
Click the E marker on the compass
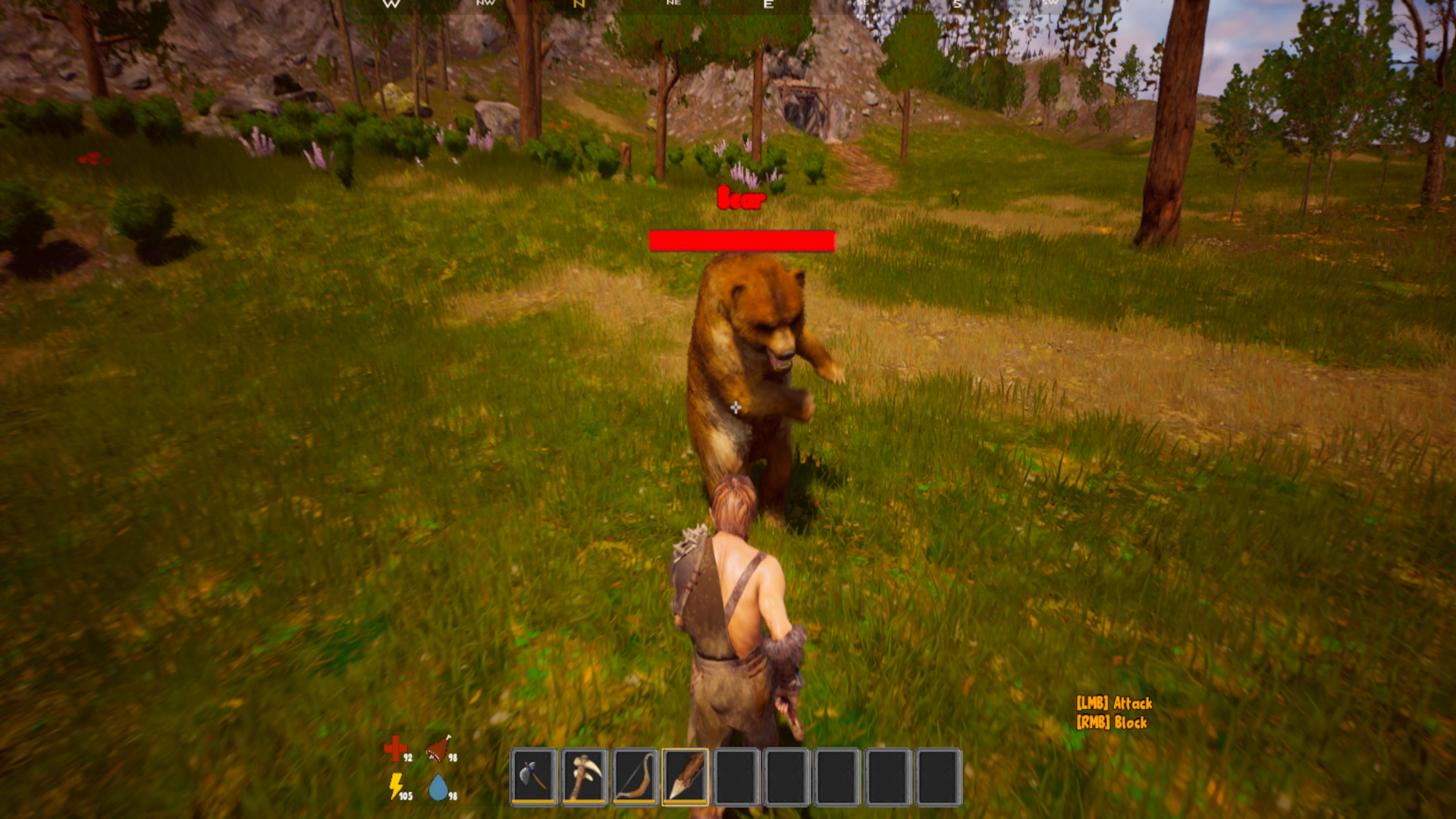767,6
